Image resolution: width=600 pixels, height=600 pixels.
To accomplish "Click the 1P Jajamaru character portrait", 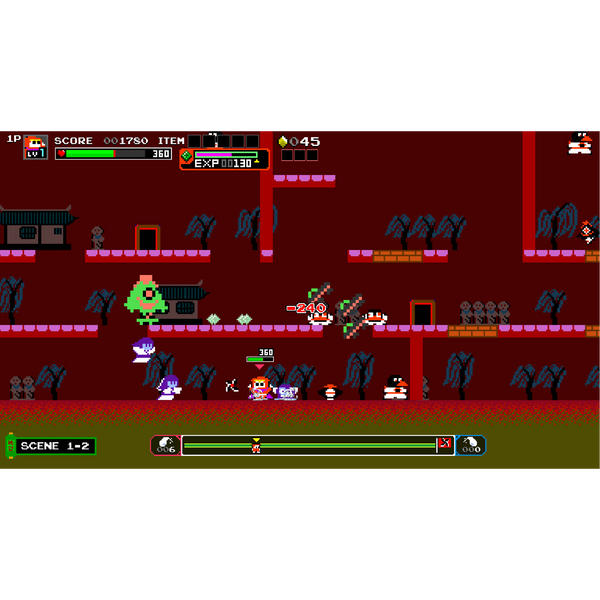I will (x=35, y=146).
